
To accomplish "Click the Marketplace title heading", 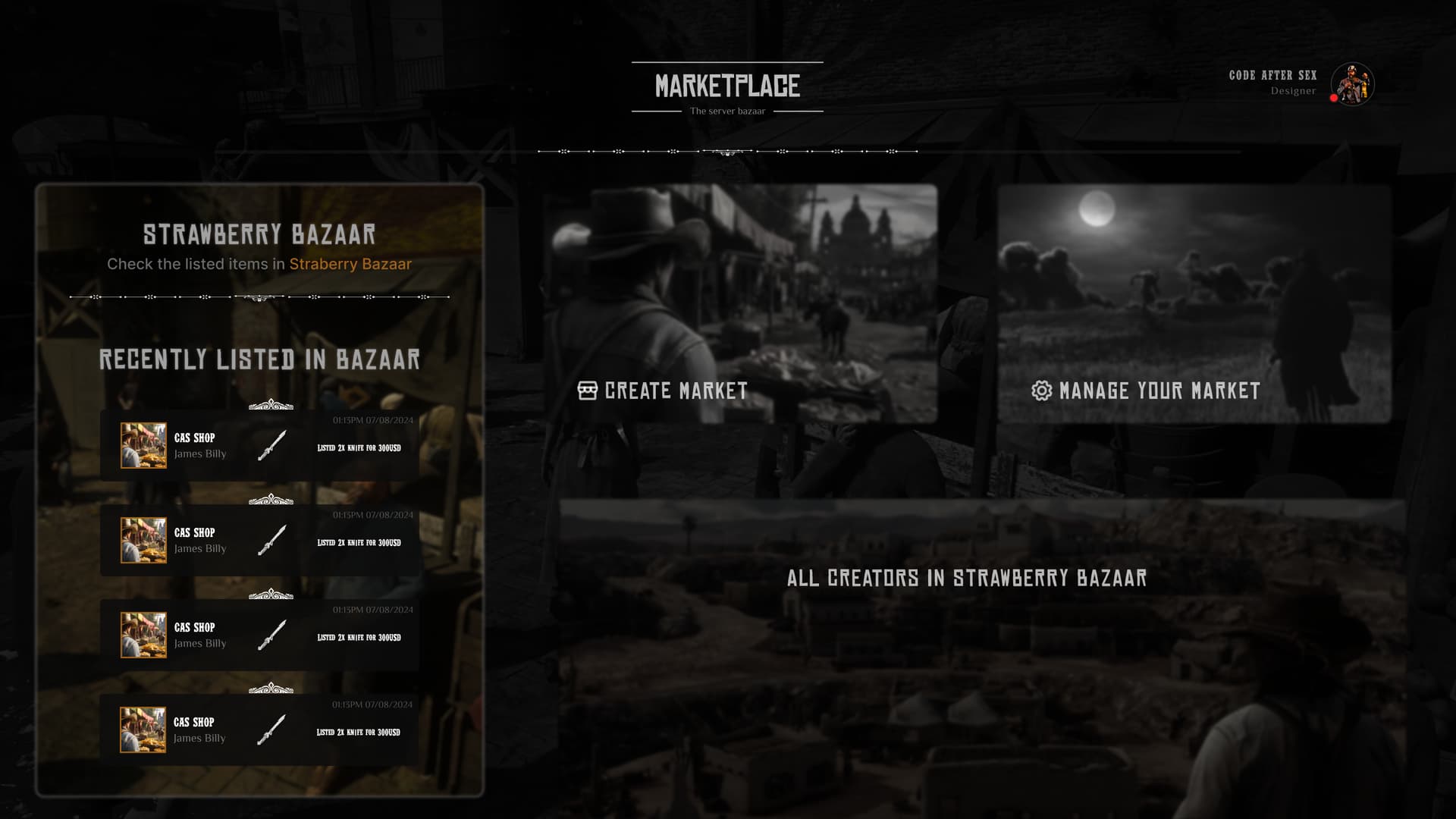I will (x=727, y=84).
